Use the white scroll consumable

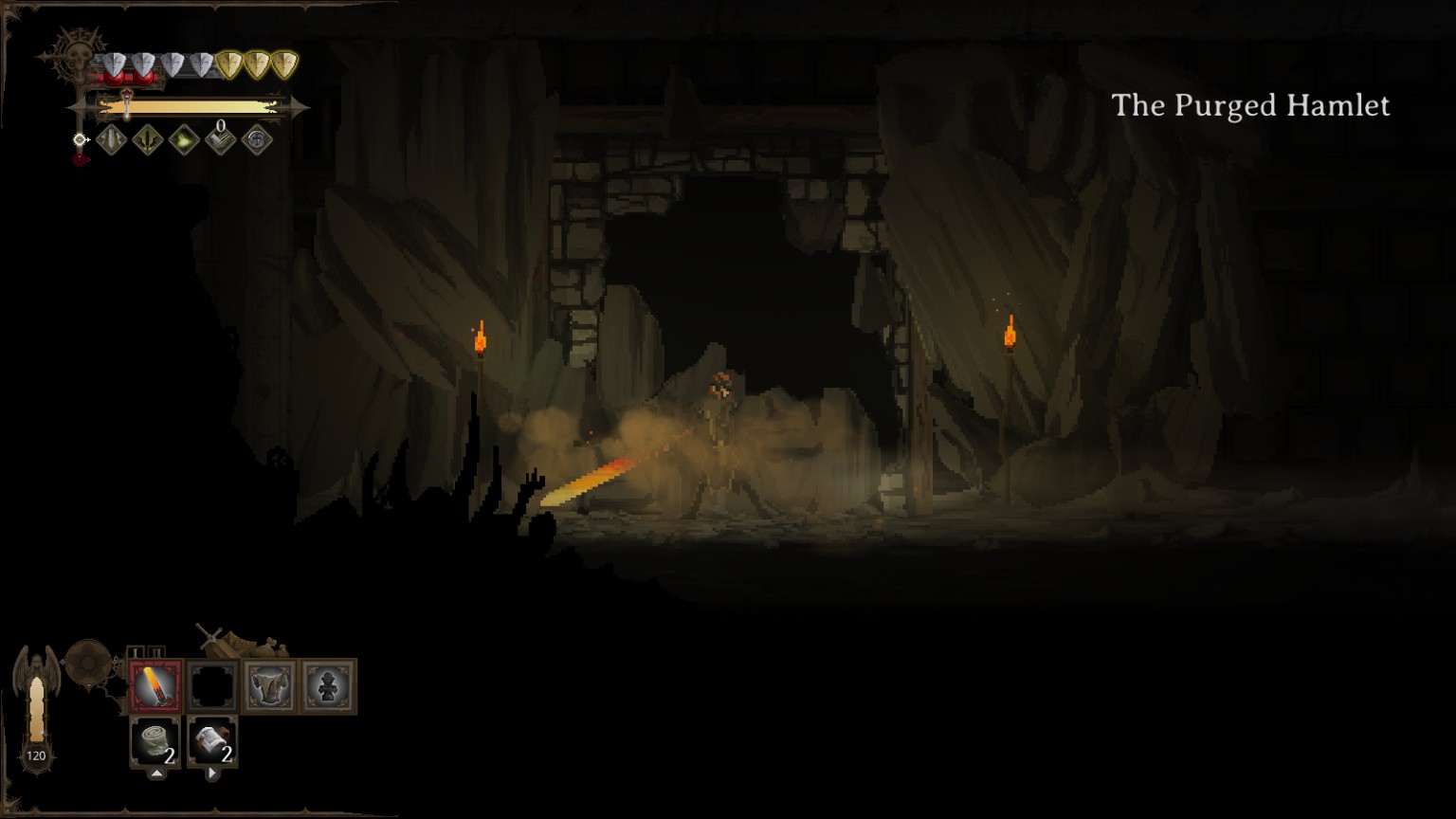tap(212, 741)
